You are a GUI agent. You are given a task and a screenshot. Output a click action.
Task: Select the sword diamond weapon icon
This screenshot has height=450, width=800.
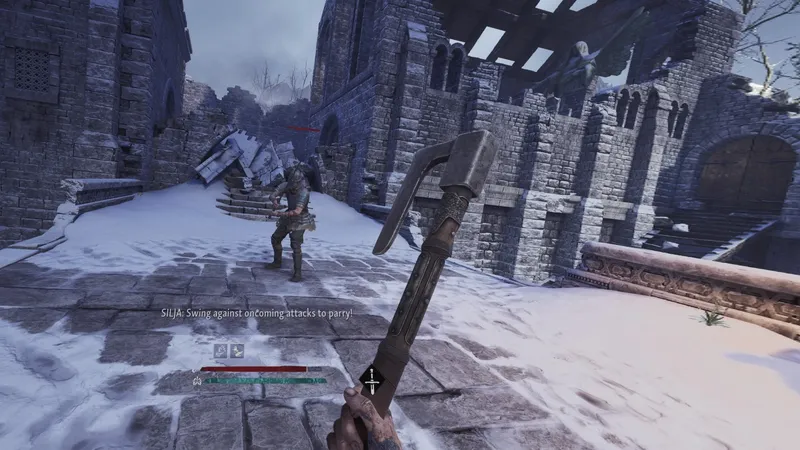coord(371,381)
